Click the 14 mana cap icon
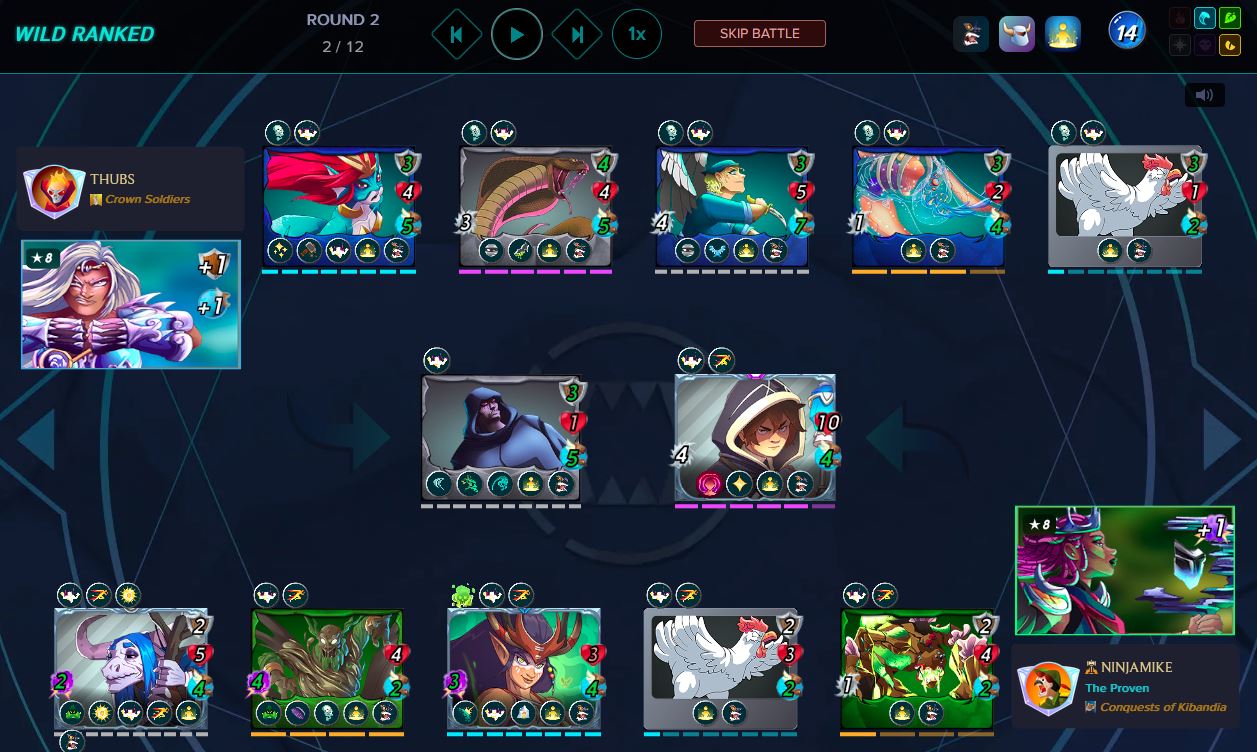1257x752 pixels. point(1126,33)
